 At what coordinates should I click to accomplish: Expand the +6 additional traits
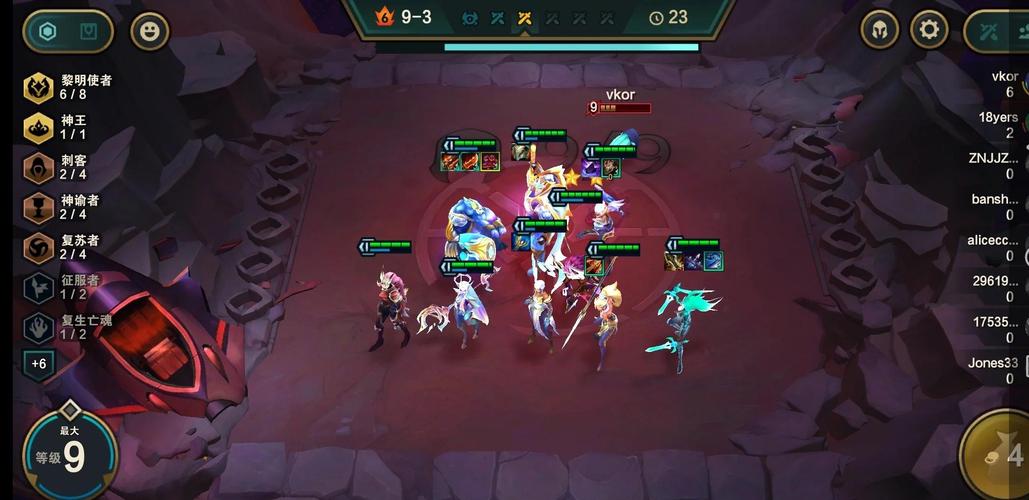(x=39, y=363)
